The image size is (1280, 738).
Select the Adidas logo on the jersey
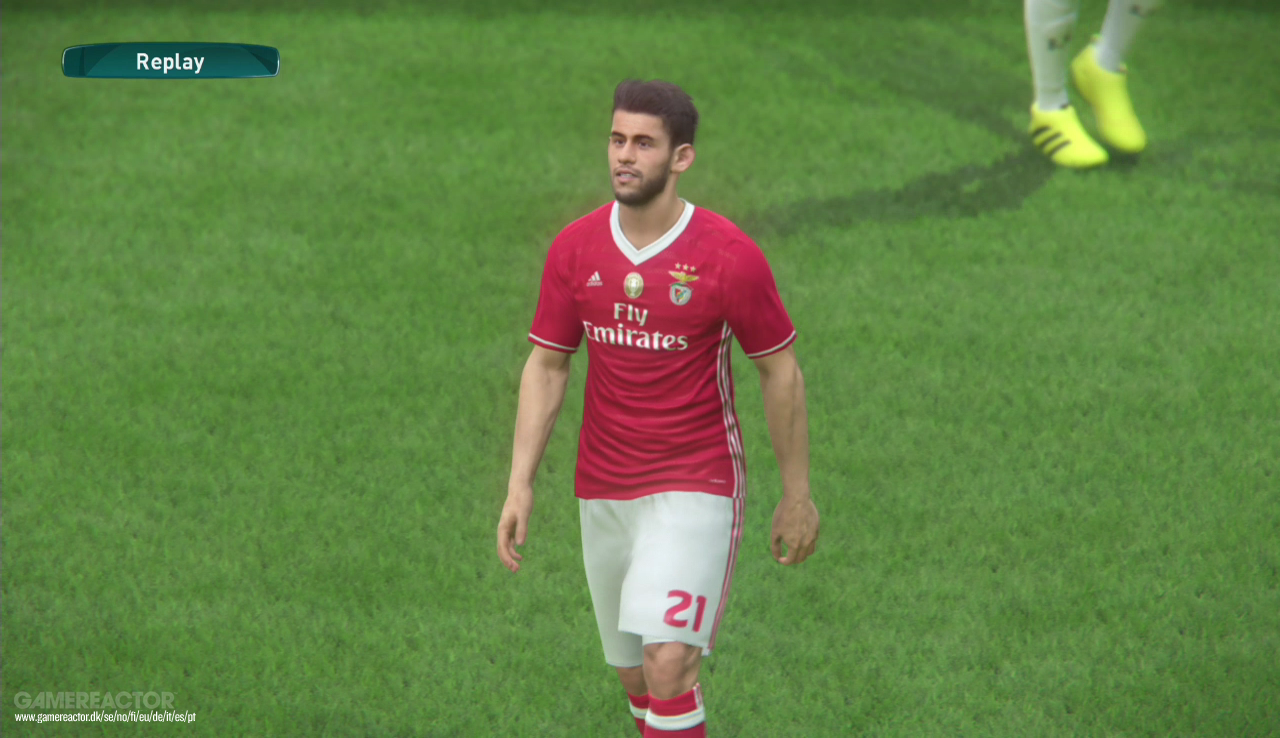click(x=594, y=278)
